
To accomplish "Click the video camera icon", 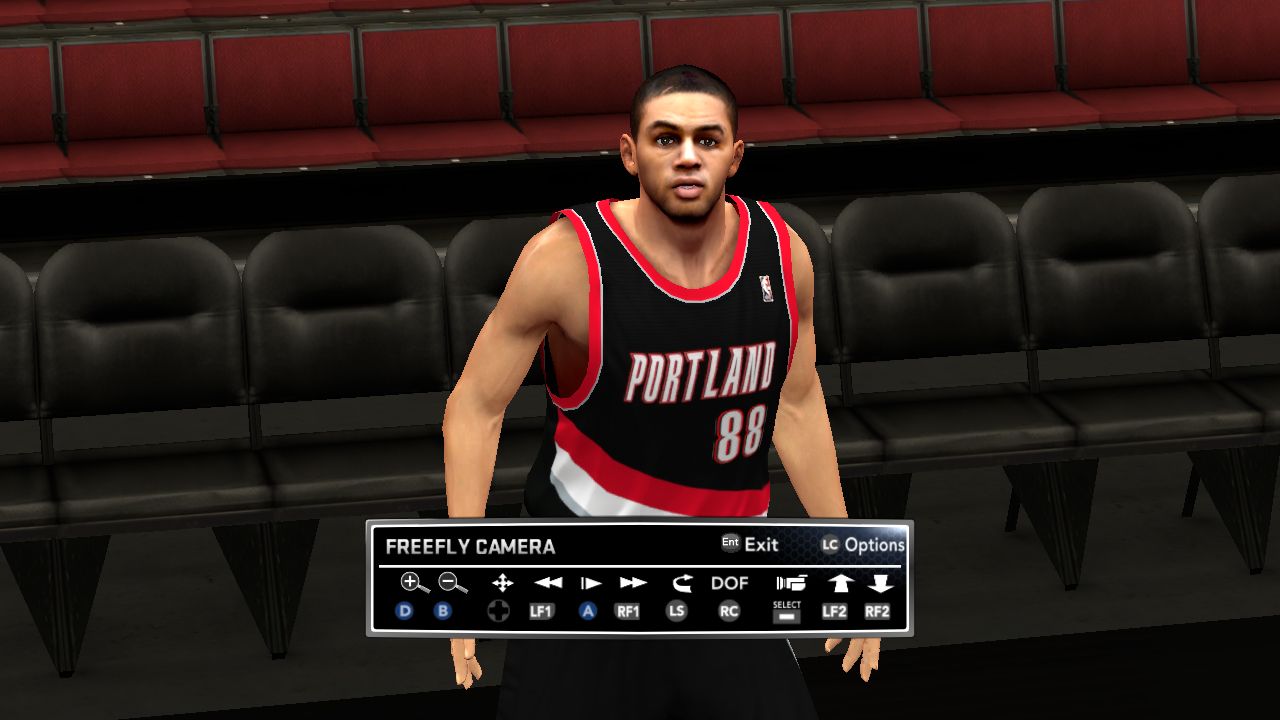I will click(x=790, y=583).
